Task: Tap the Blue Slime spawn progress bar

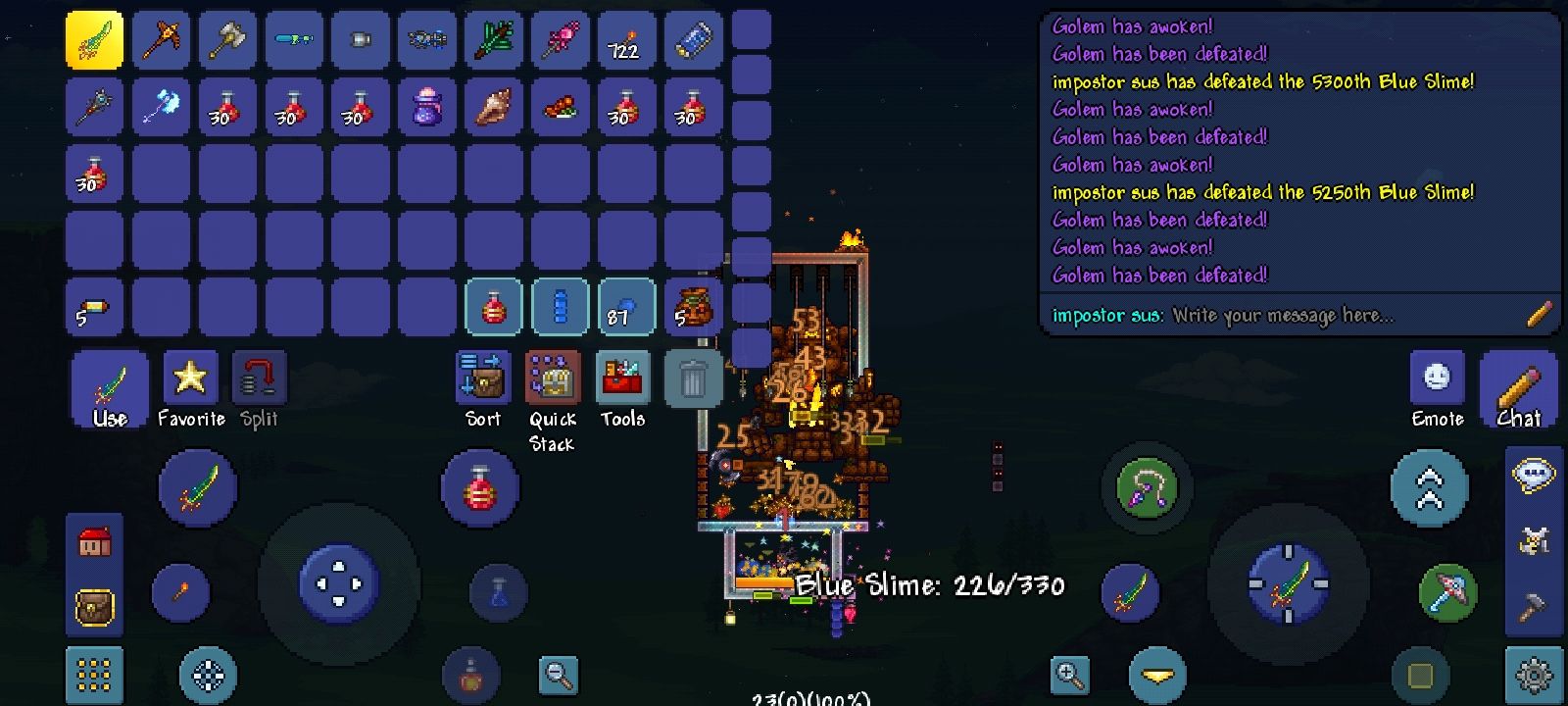Action: [x=933, y=585]
